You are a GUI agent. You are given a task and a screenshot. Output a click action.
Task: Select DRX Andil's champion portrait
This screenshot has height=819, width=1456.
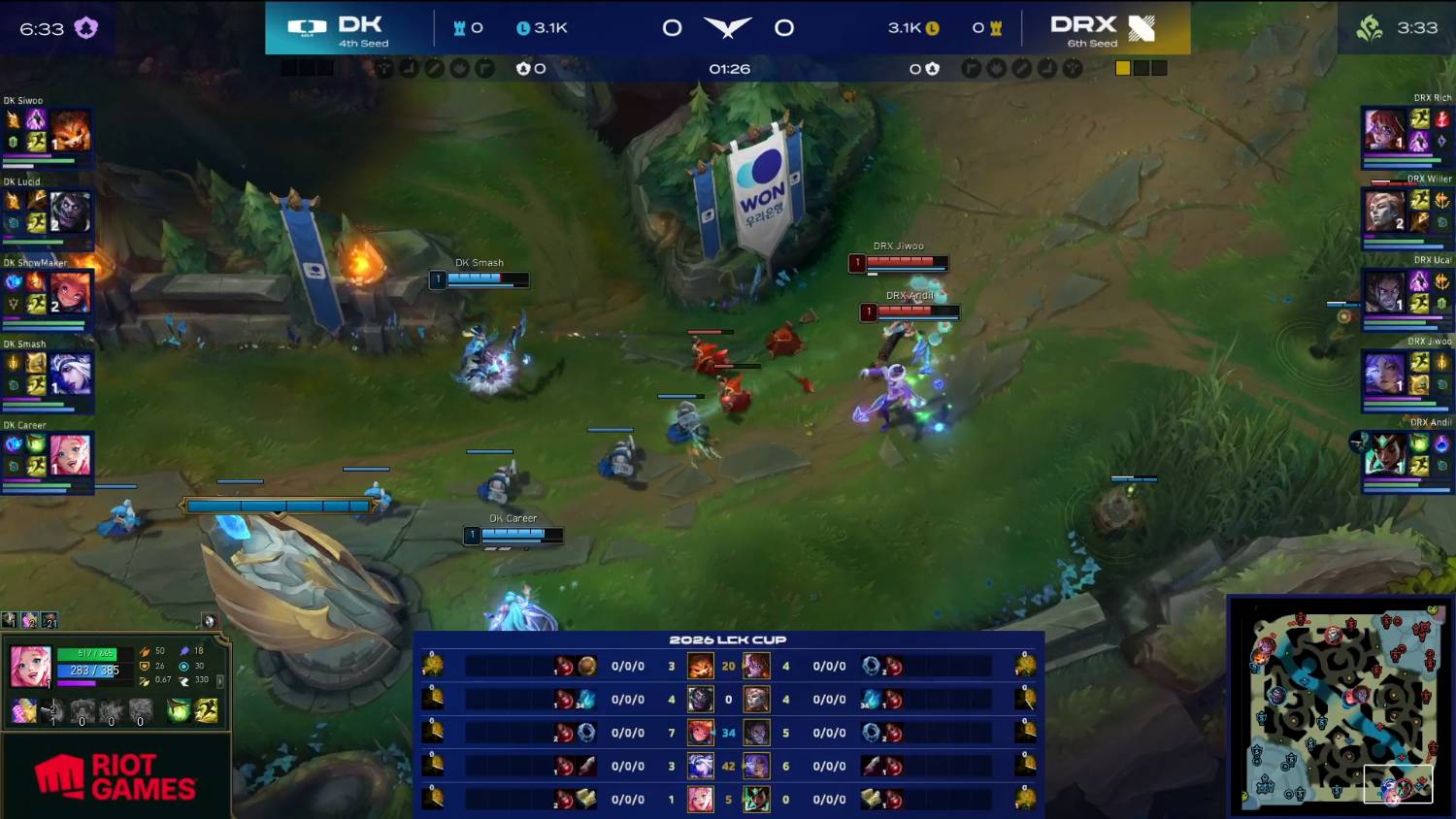click(1384, 453)
